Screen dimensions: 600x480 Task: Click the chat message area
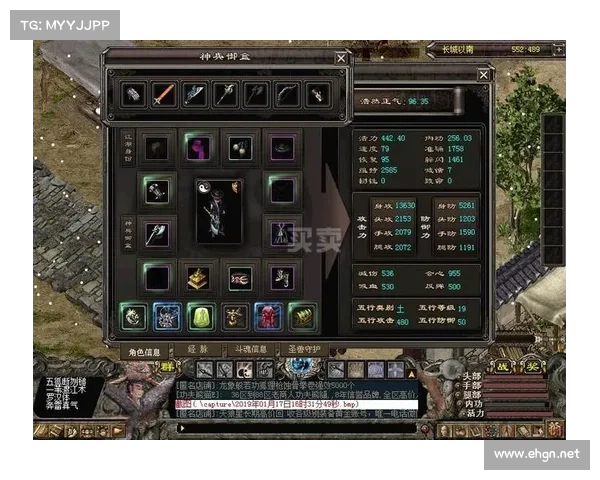[x=297, y=398]
